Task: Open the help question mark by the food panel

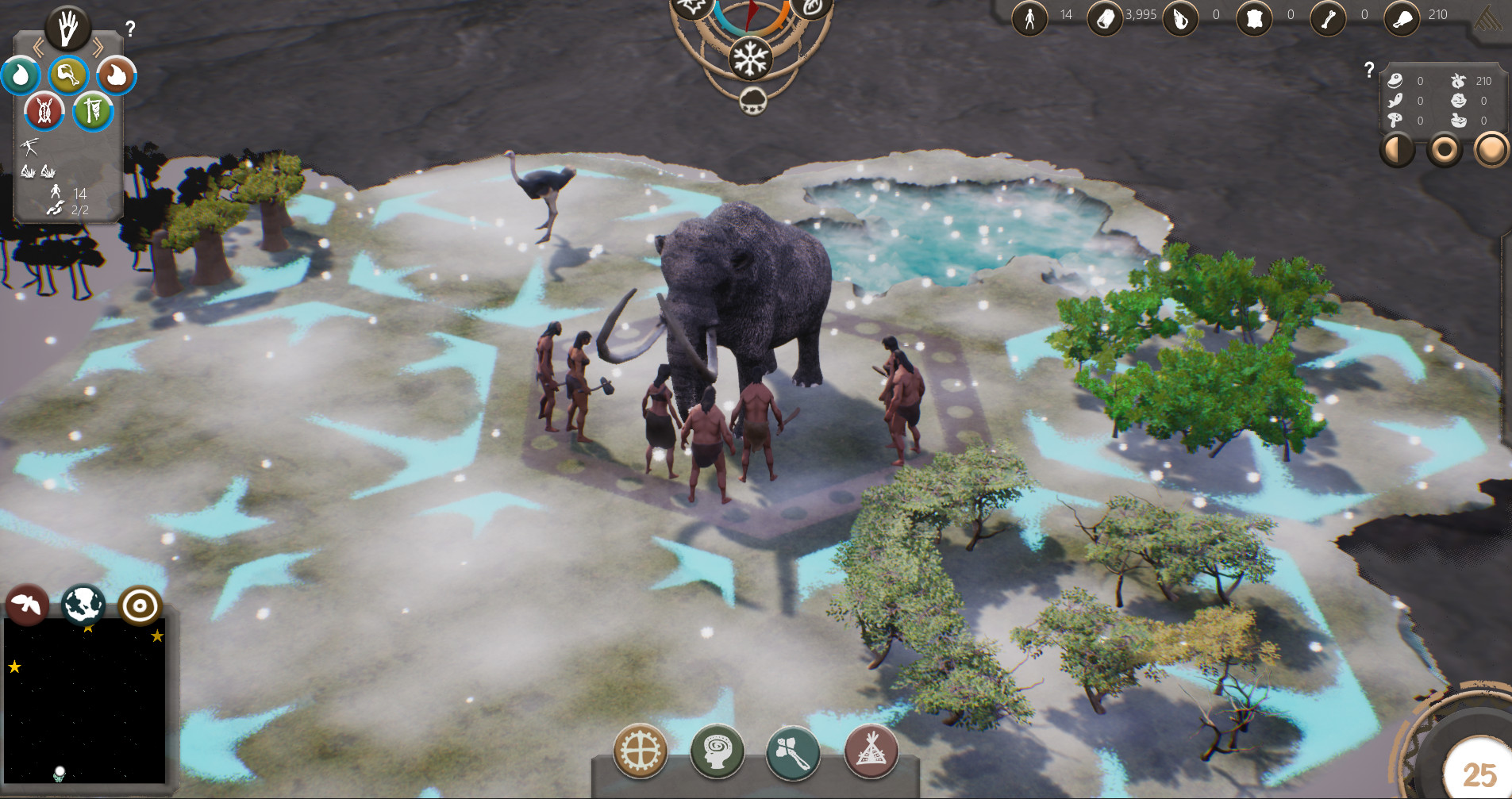Action: (1368, 70)
